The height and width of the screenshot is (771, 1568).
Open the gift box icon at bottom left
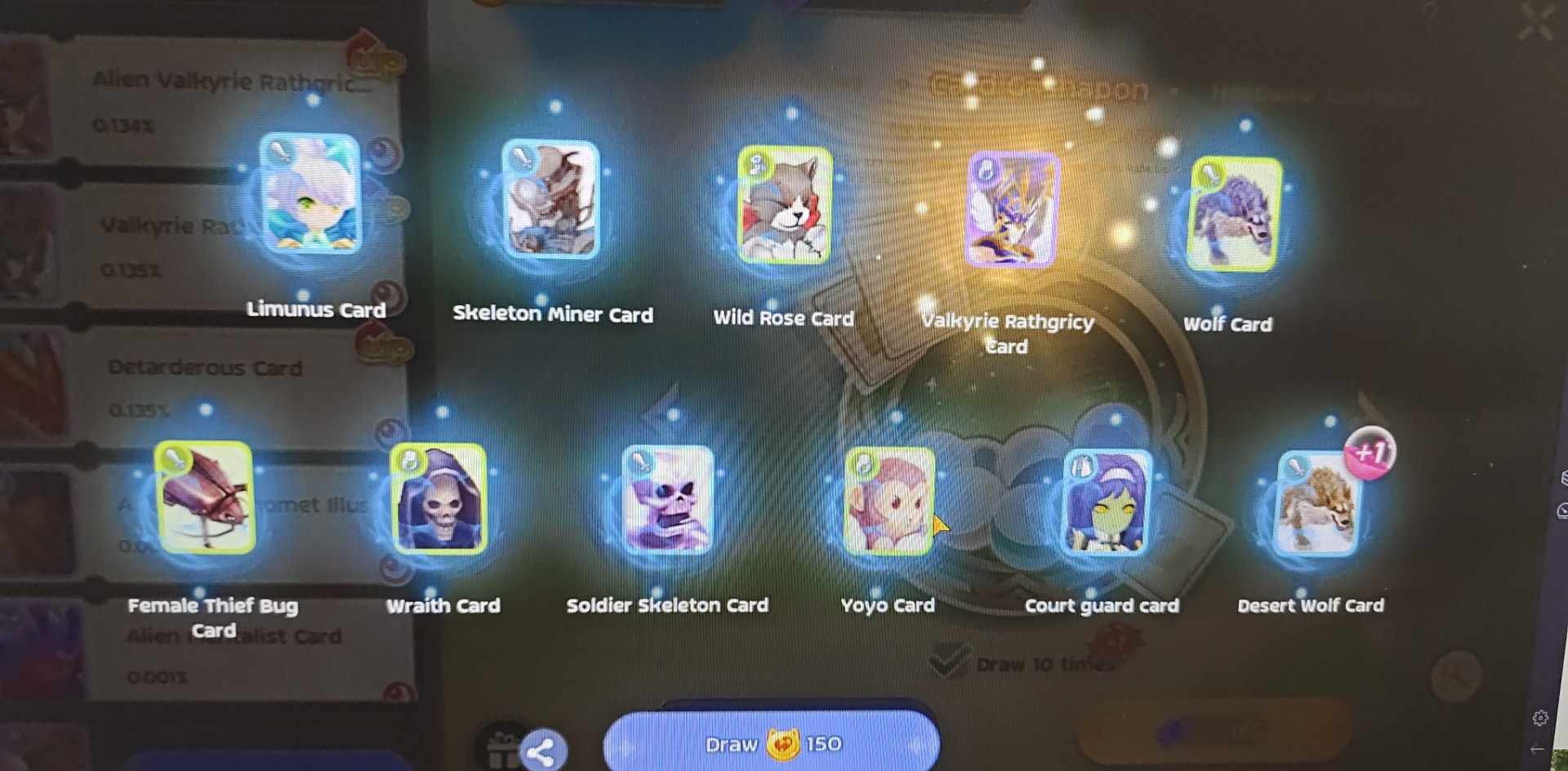(x=500, y=746)
